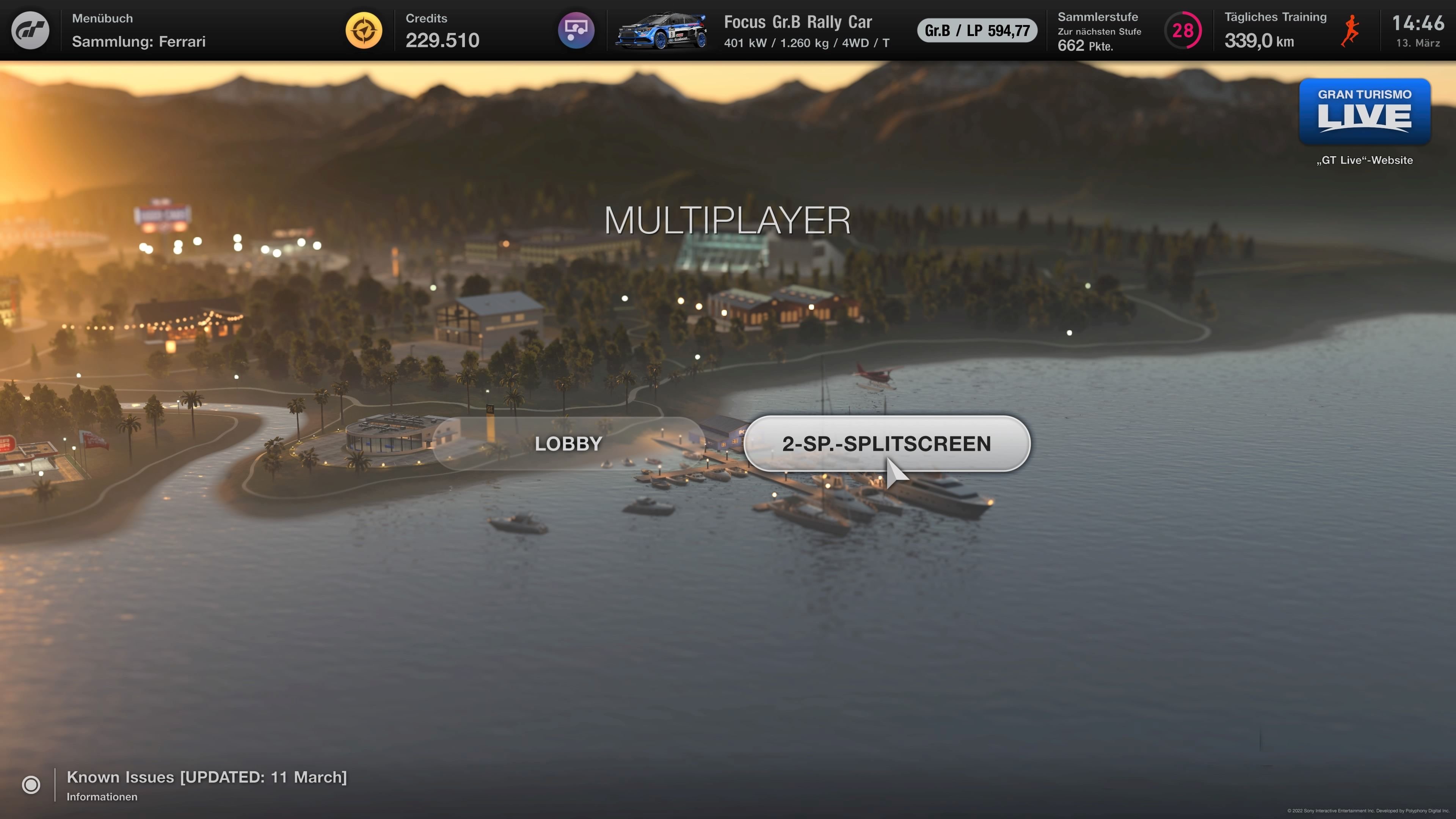Open the Known Issues [UPDATED: 11 March] news
The image size is (1456, 819).
[207, 777]
